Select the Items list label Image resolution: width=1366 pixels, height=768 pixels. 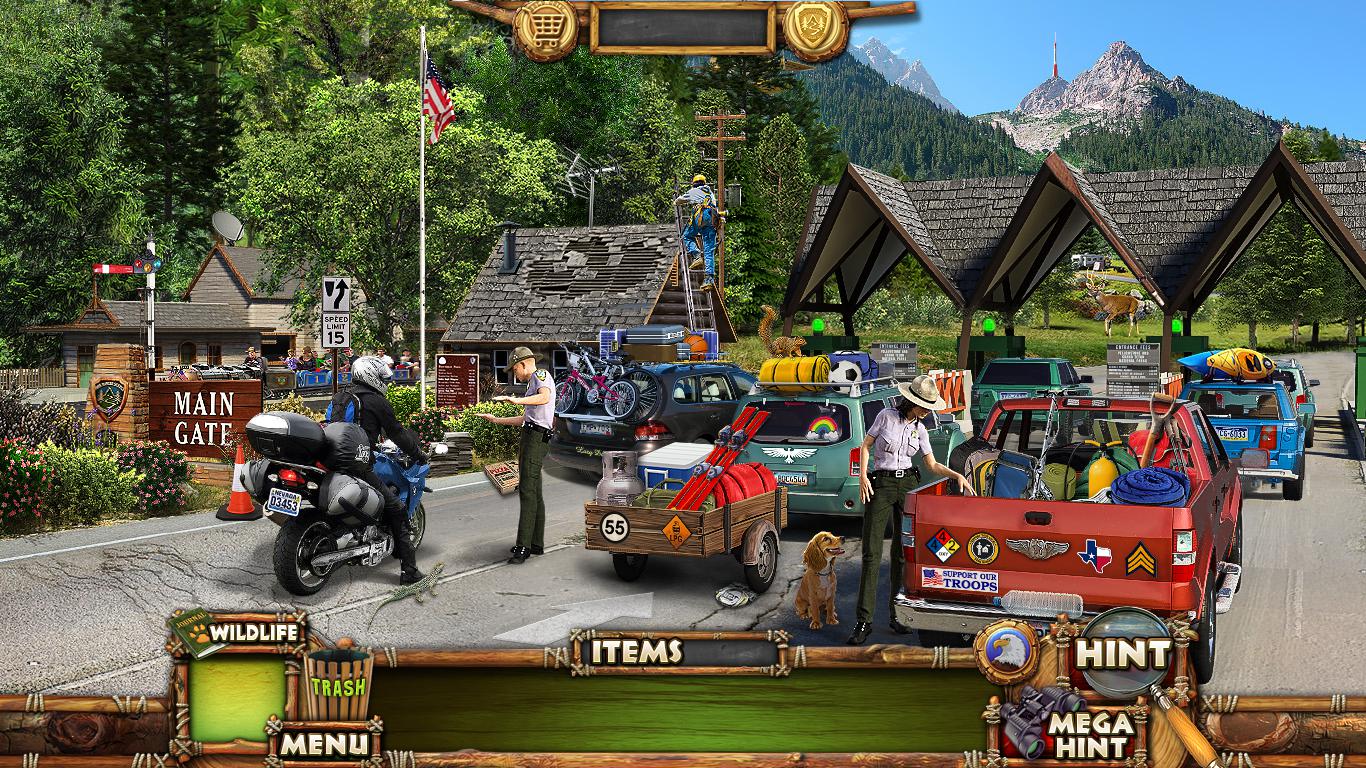[636, 652]
